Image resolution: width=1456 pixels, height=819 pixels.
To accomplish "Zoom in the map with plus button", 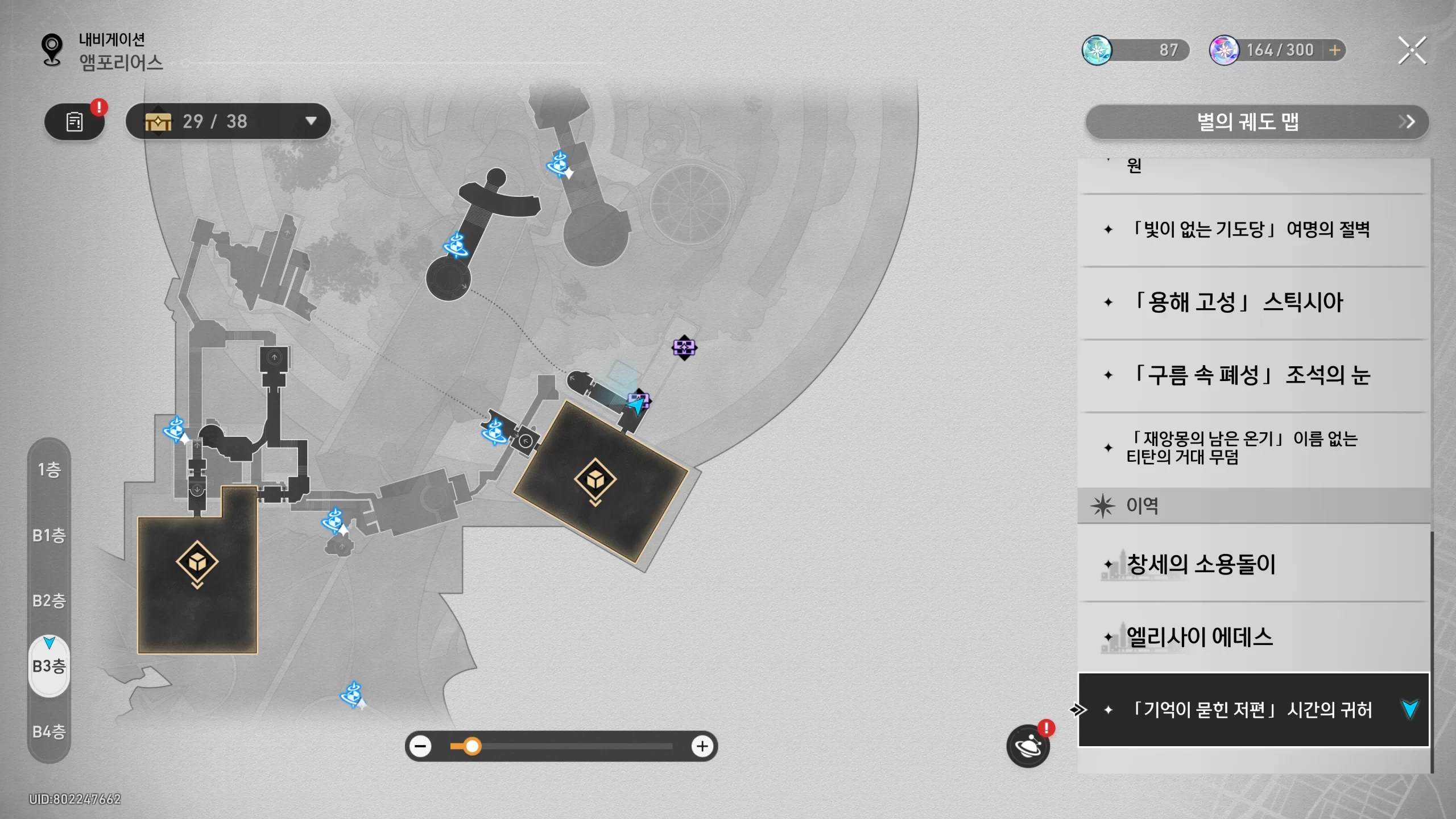I will pos(702,746).
